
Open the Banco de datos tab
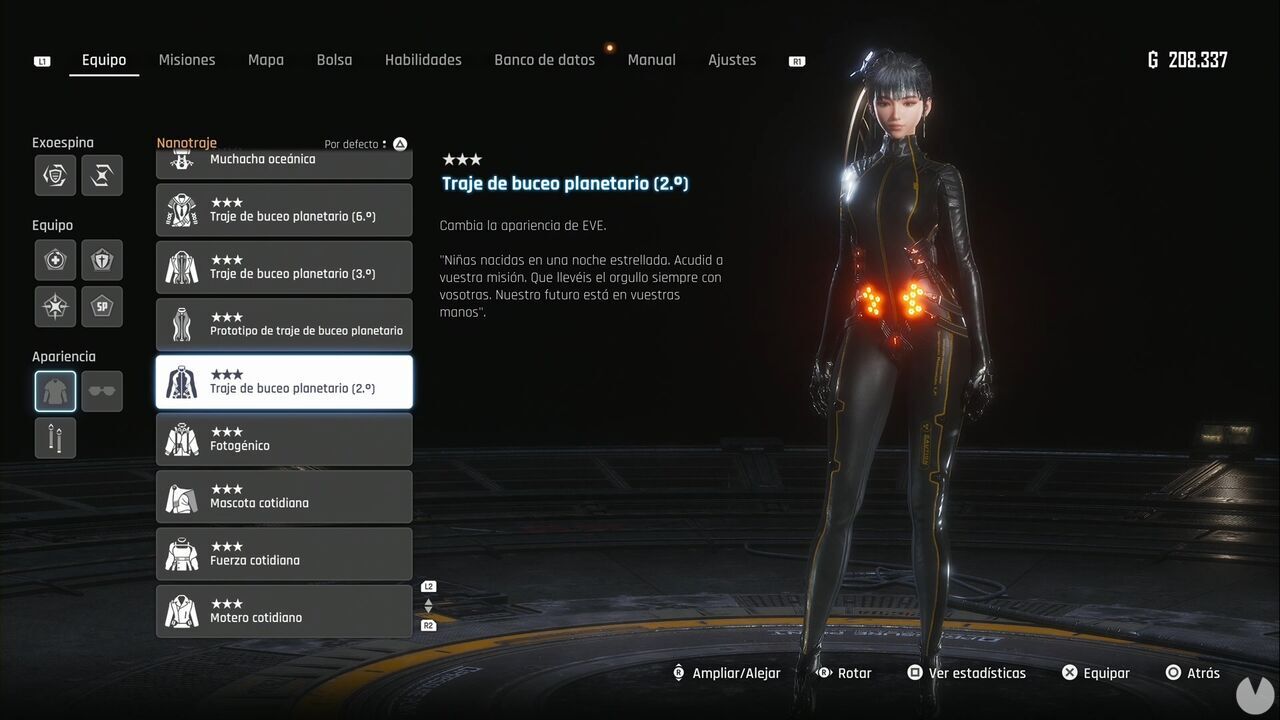coord(544,60)
